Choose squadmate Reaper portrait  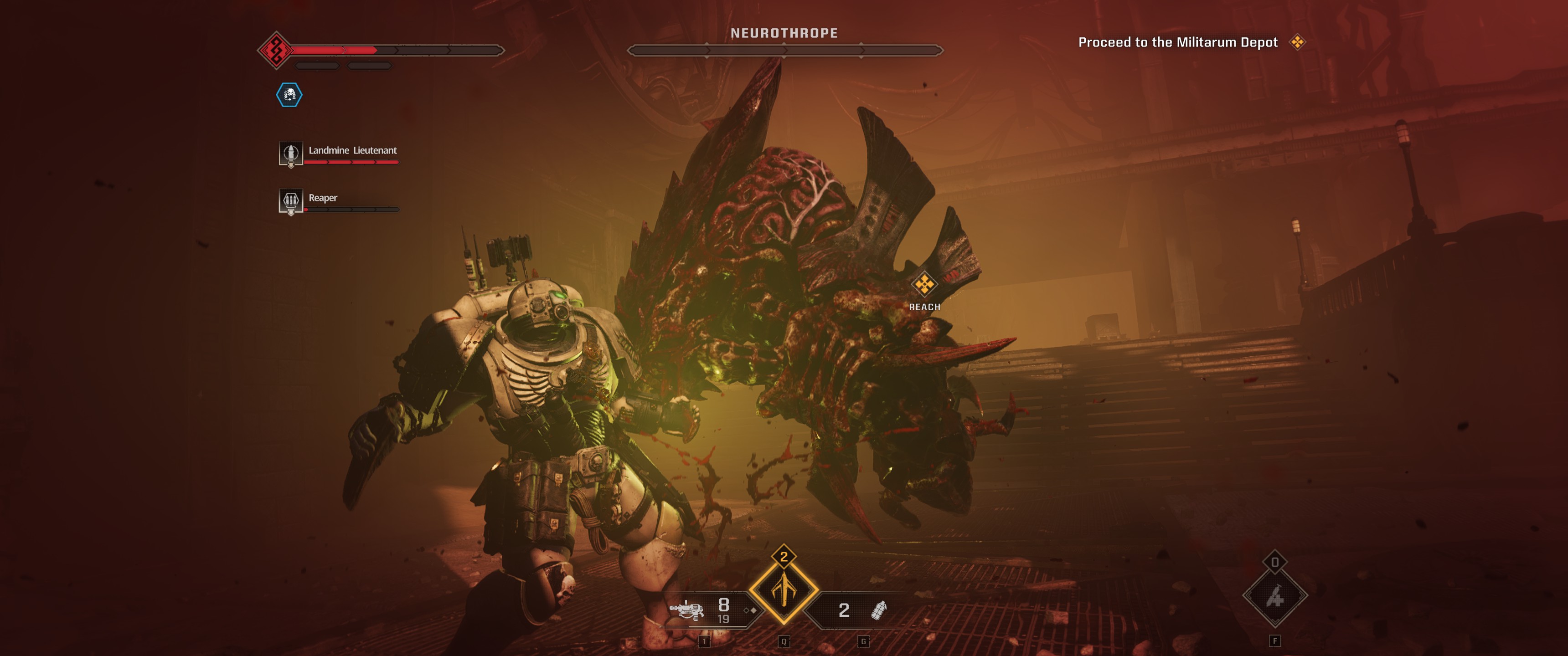pos(290,201)
